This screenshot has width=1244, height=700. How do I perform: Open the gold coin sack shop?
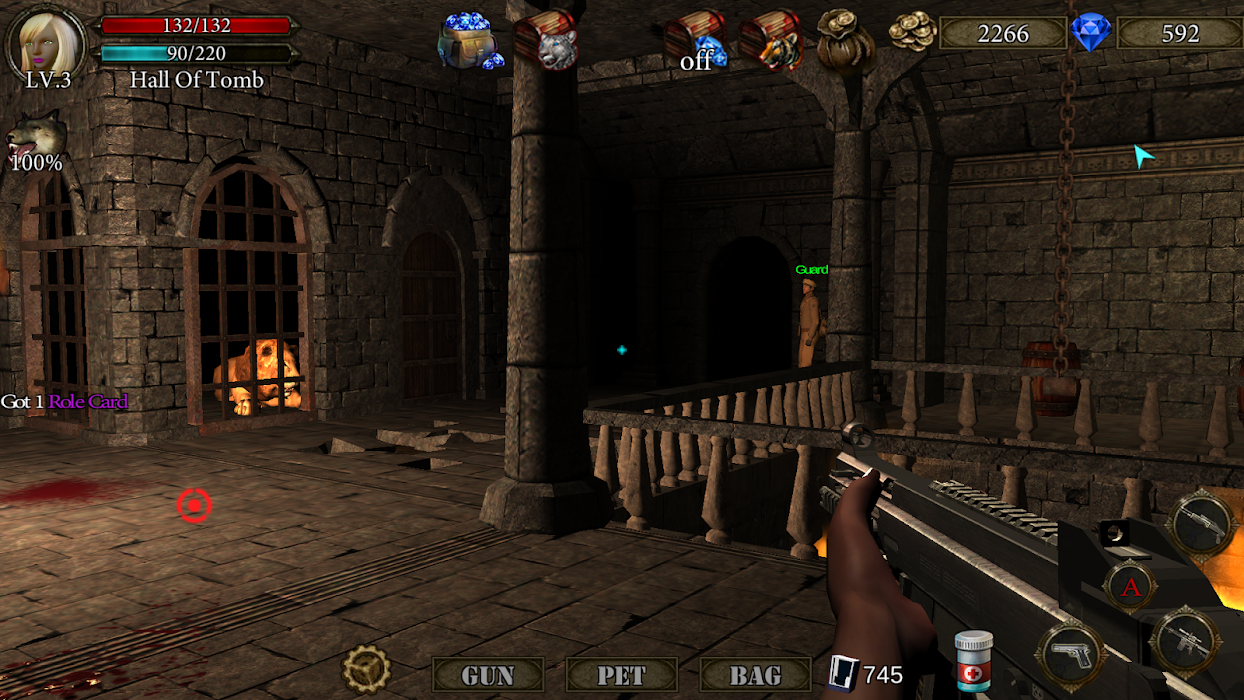coord(845,40)
